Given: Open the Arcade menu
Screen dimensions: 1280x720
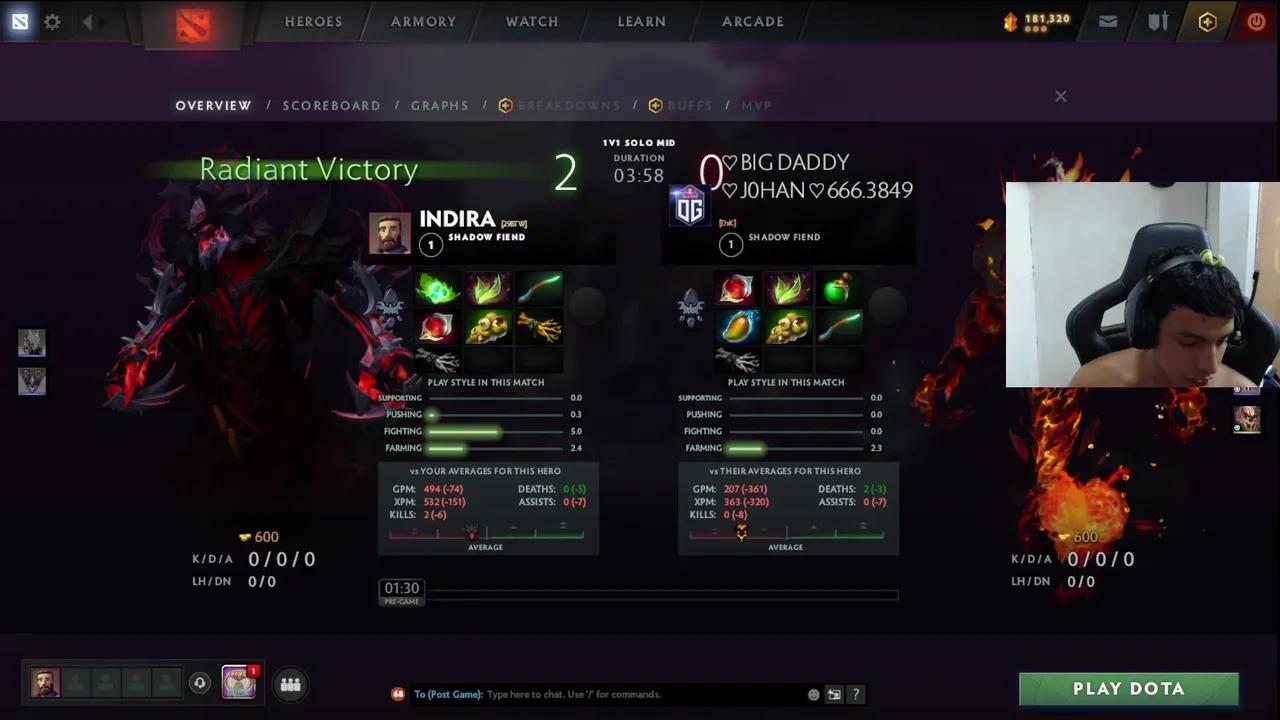Looking at the screenshot, I should (753, 21).
